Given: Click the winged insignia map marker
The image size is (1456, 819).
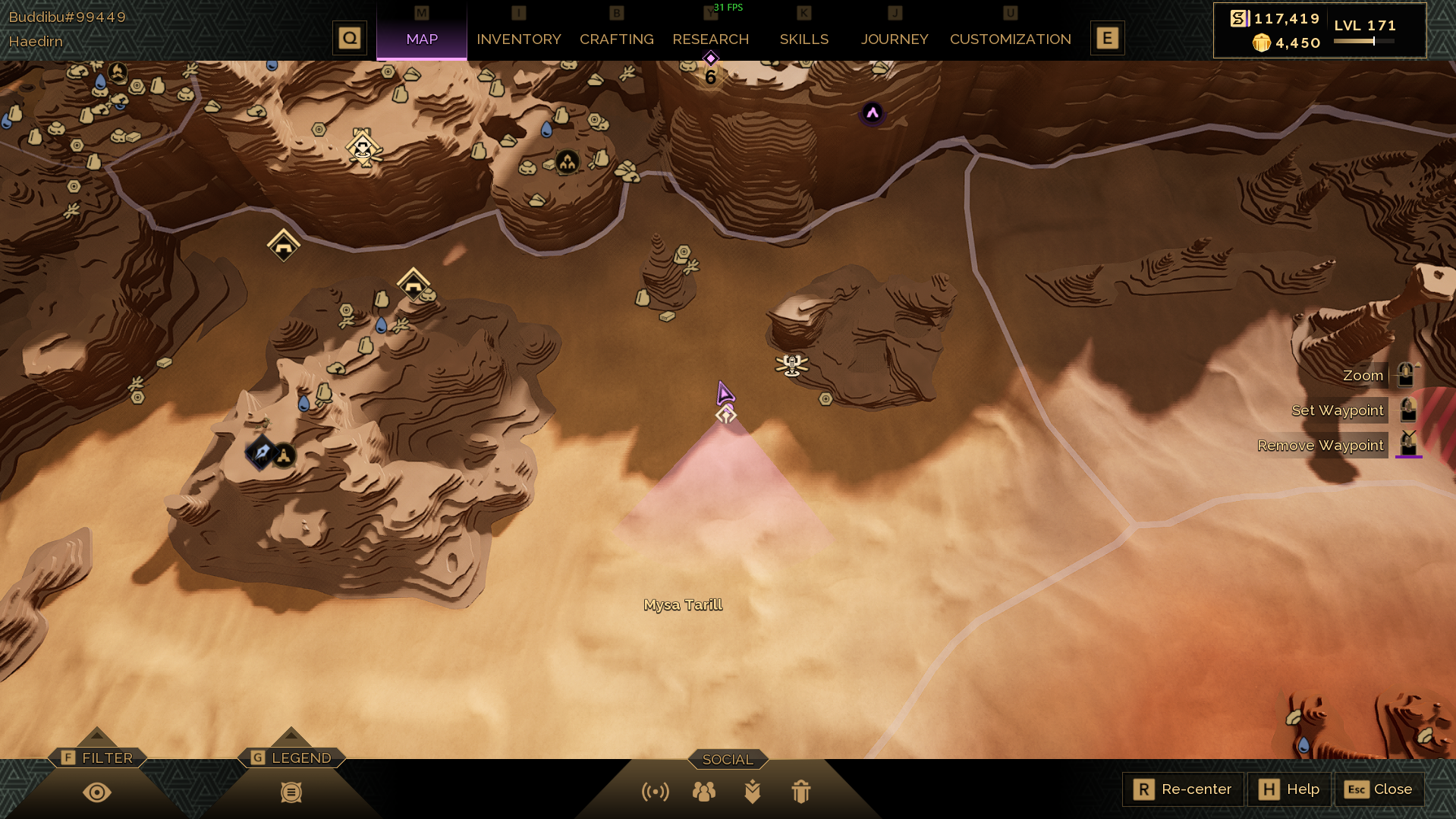Looking at the screenshot, I should (791, 365).
